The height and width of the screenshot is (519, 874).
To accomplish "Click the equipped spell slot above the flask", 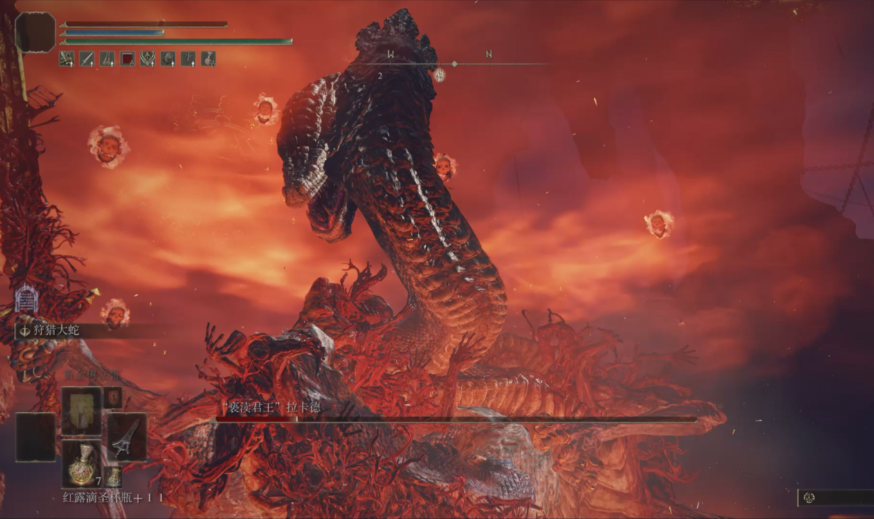I will tap(81, 410).
